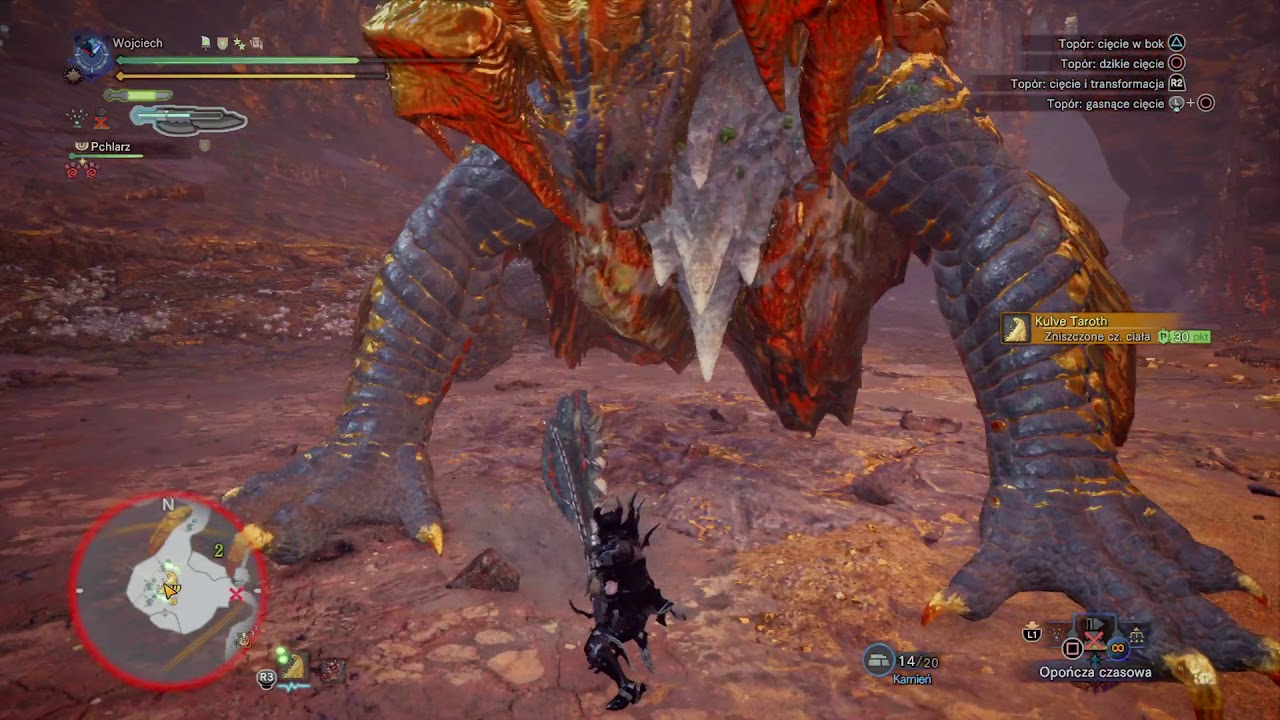The image size is (1280, 720).
Task: Toggle the infinity duration indicator on item bar
Action: [x=1118, y=647]
